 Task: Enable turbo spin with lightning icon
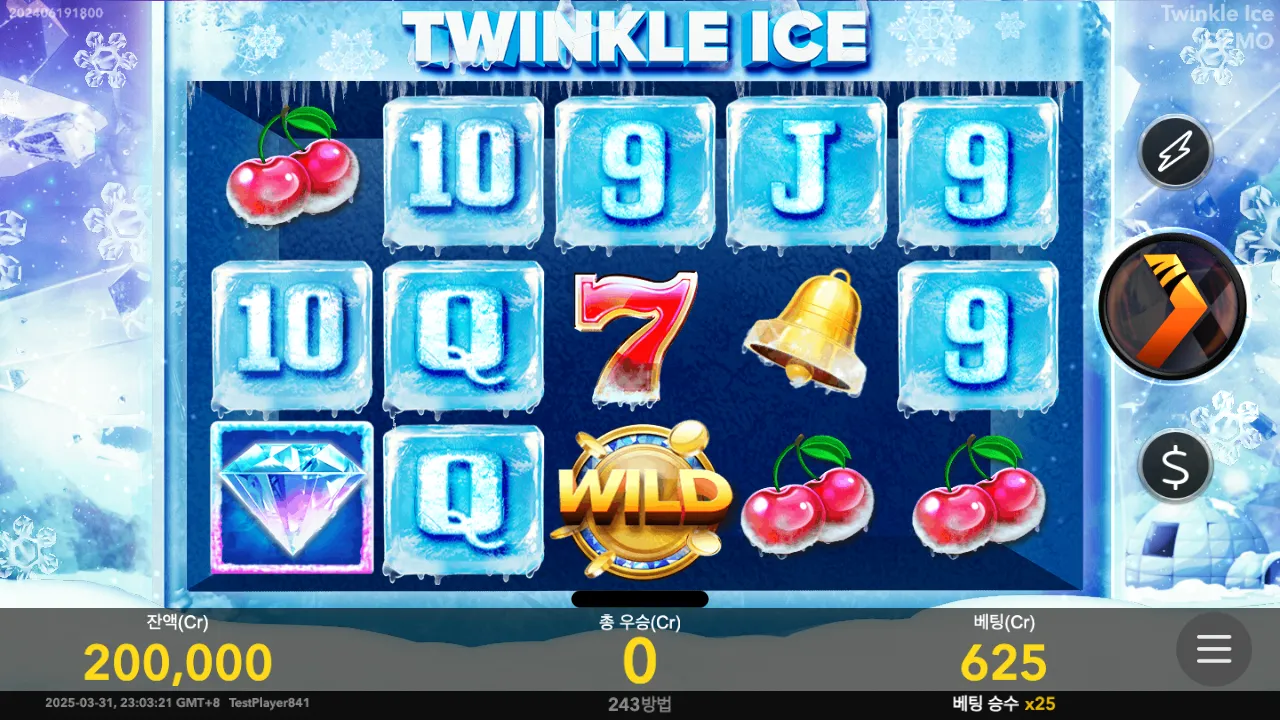(1175, 153)
